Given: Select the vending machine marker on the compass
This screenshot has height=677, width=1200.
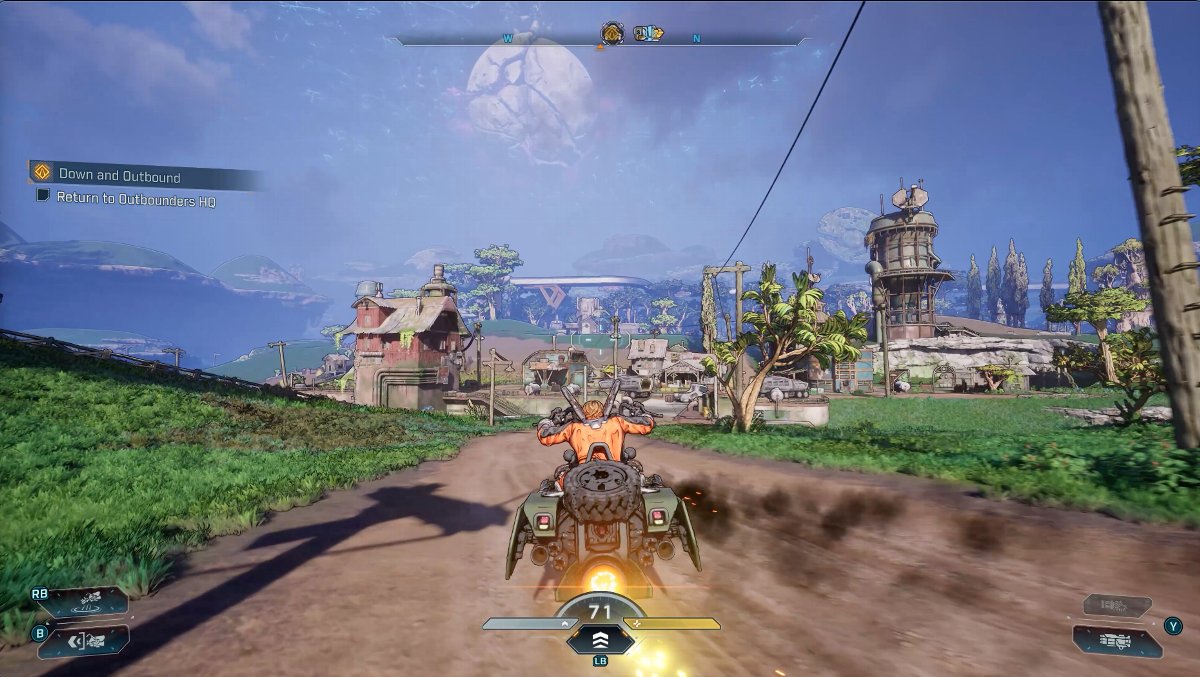Looking at the screenshot, I should click(649, 34).
